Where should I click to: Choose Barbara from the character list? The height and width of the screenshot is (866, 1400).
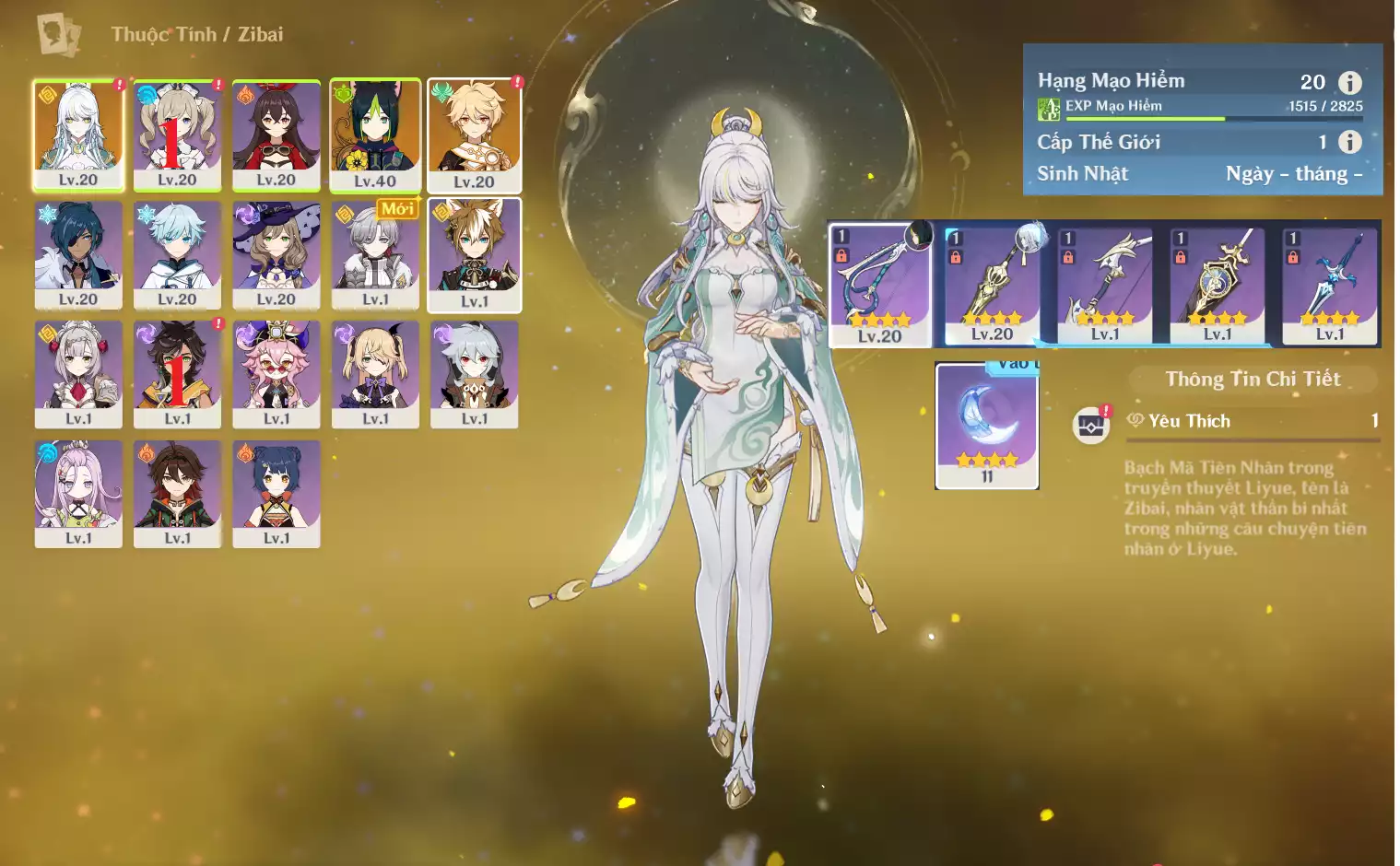click(177, 135)
